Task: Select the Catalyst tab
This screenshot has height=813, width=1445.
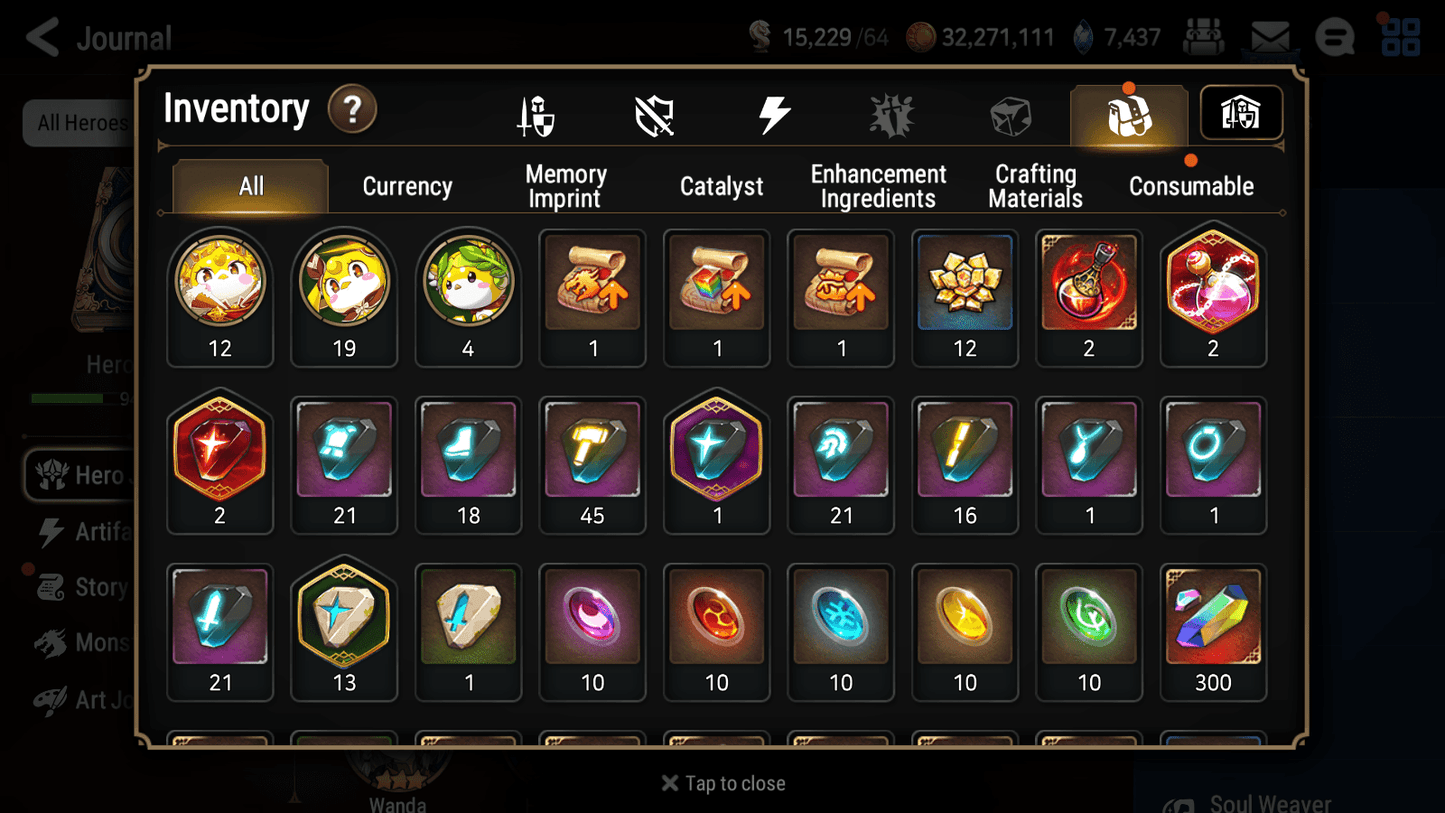Action: pos(722,186)
